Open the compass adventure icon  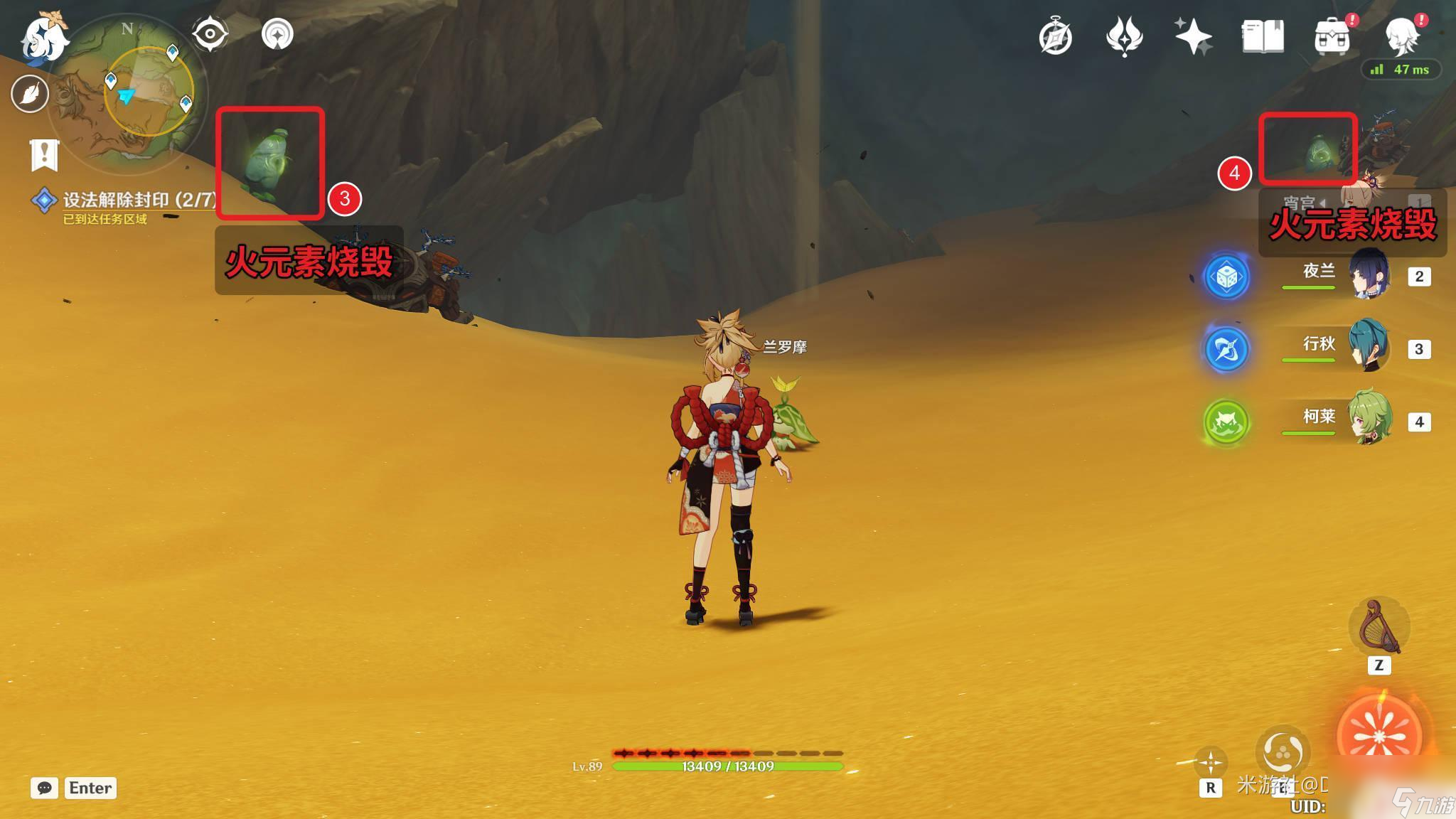(x=1055, y=36)
